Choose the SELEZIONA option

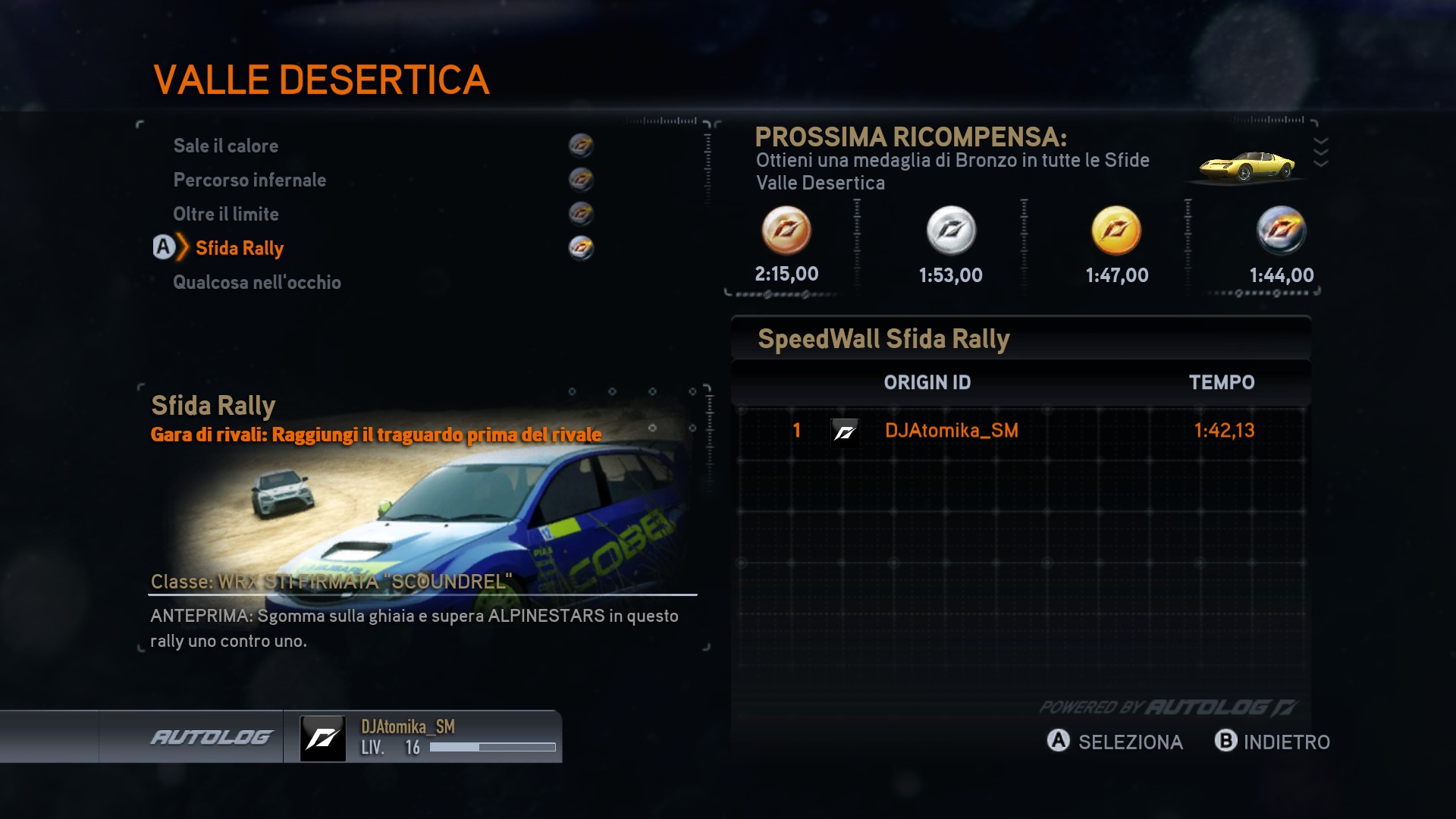1115,742
